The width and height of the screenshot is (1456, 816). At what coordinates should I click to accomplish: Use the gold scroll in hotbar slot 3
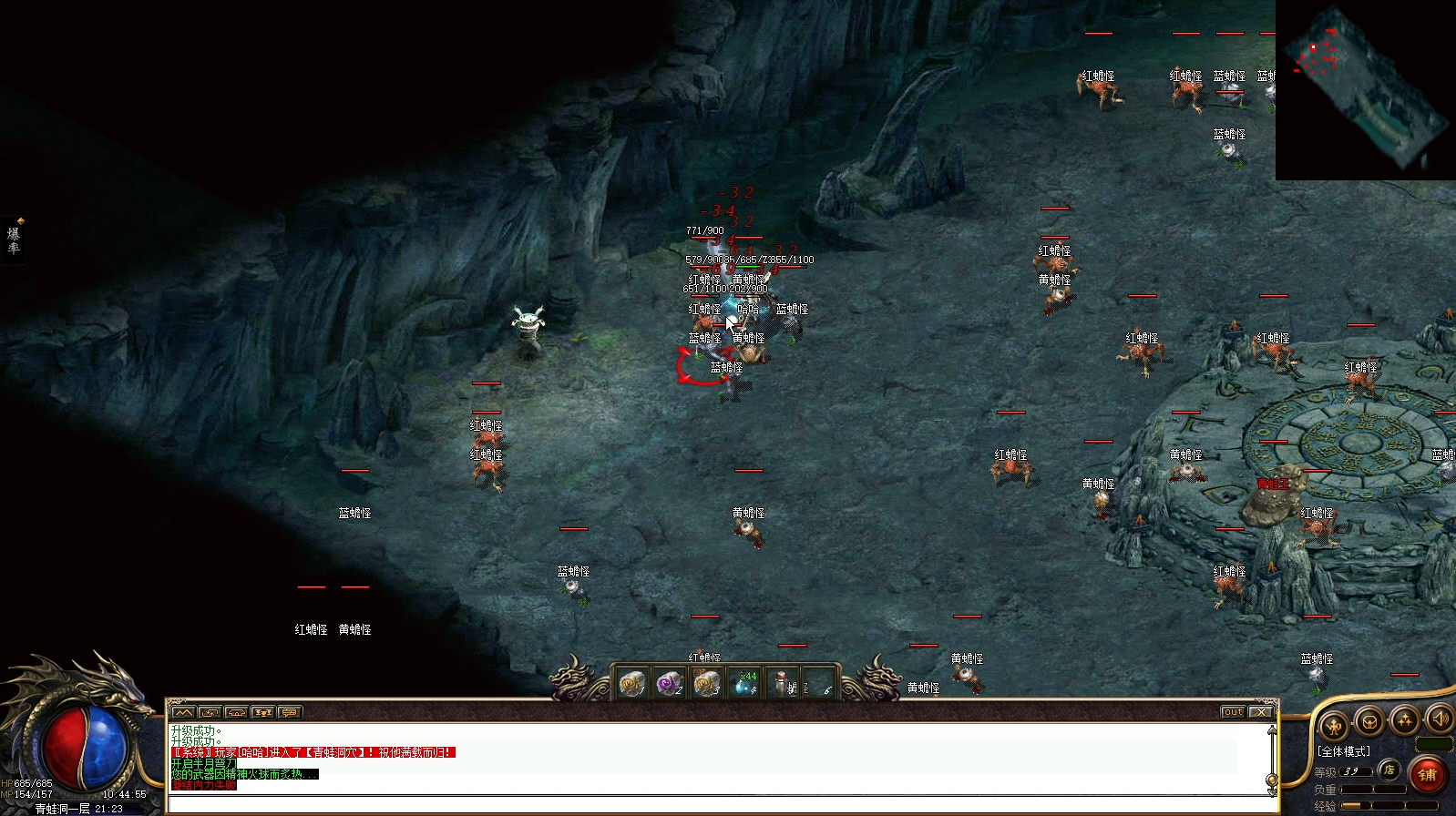click(x=707, y=684)
